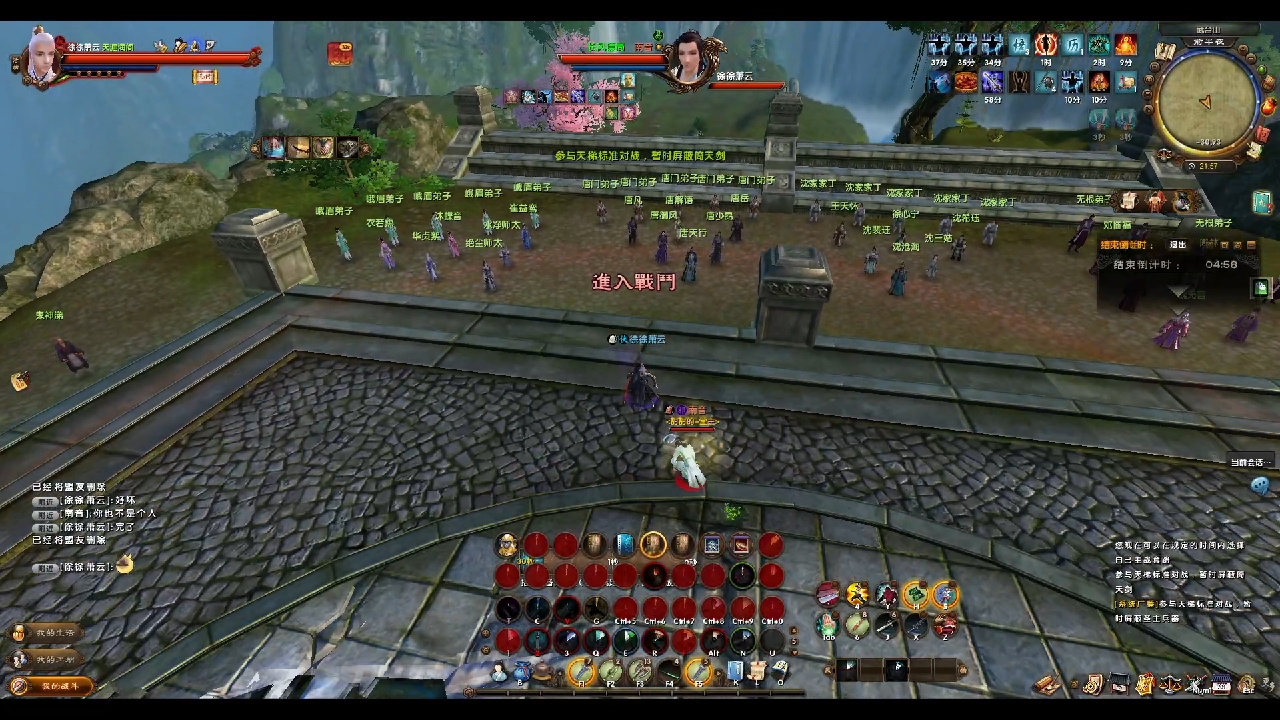This screenshot has width=1280, height=720.
Task: Use the F5 highlighted sword skill
Action: tap(698, 672)
